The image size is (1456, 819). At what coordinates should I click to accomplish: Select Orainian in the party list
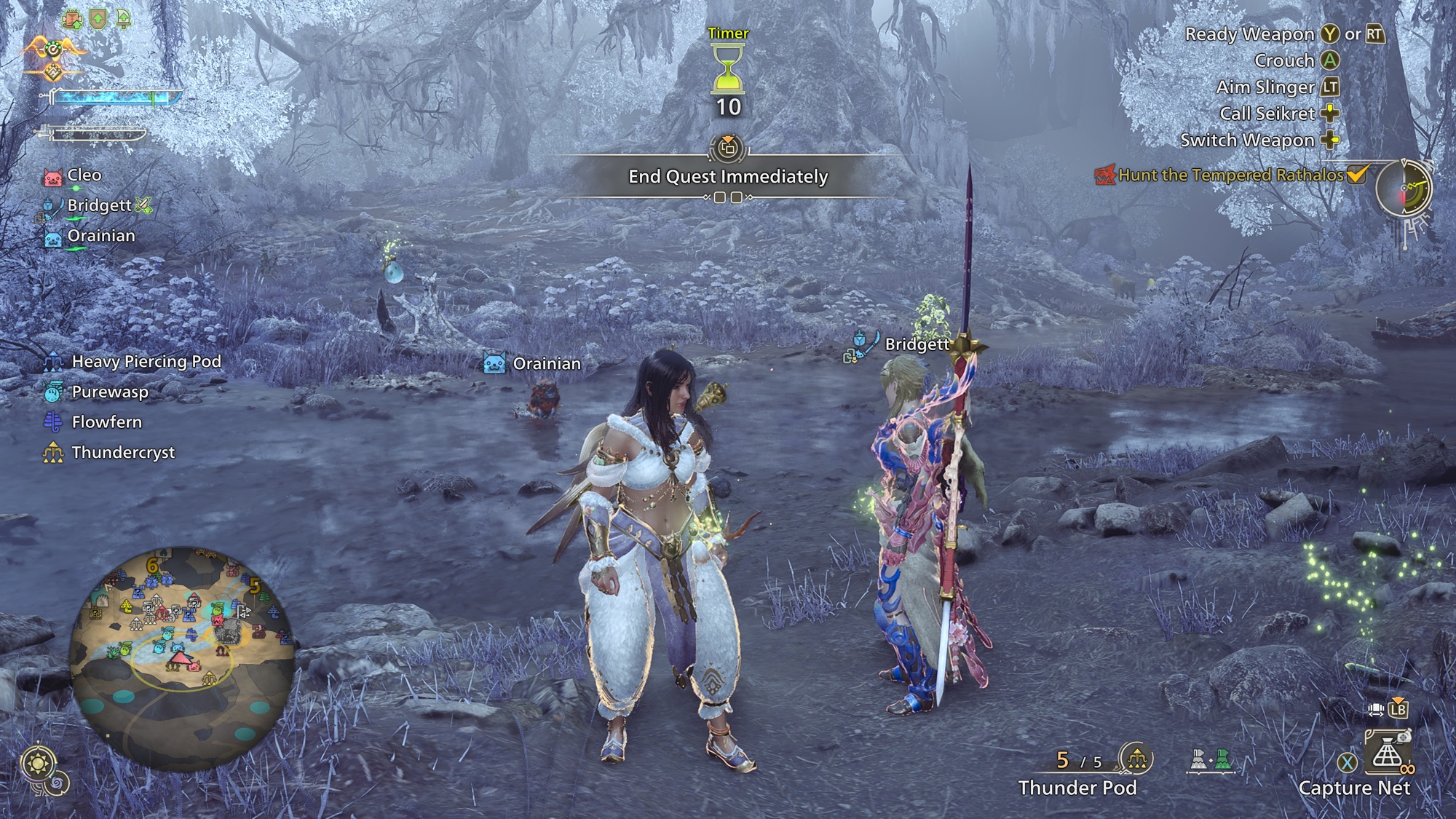100,236
